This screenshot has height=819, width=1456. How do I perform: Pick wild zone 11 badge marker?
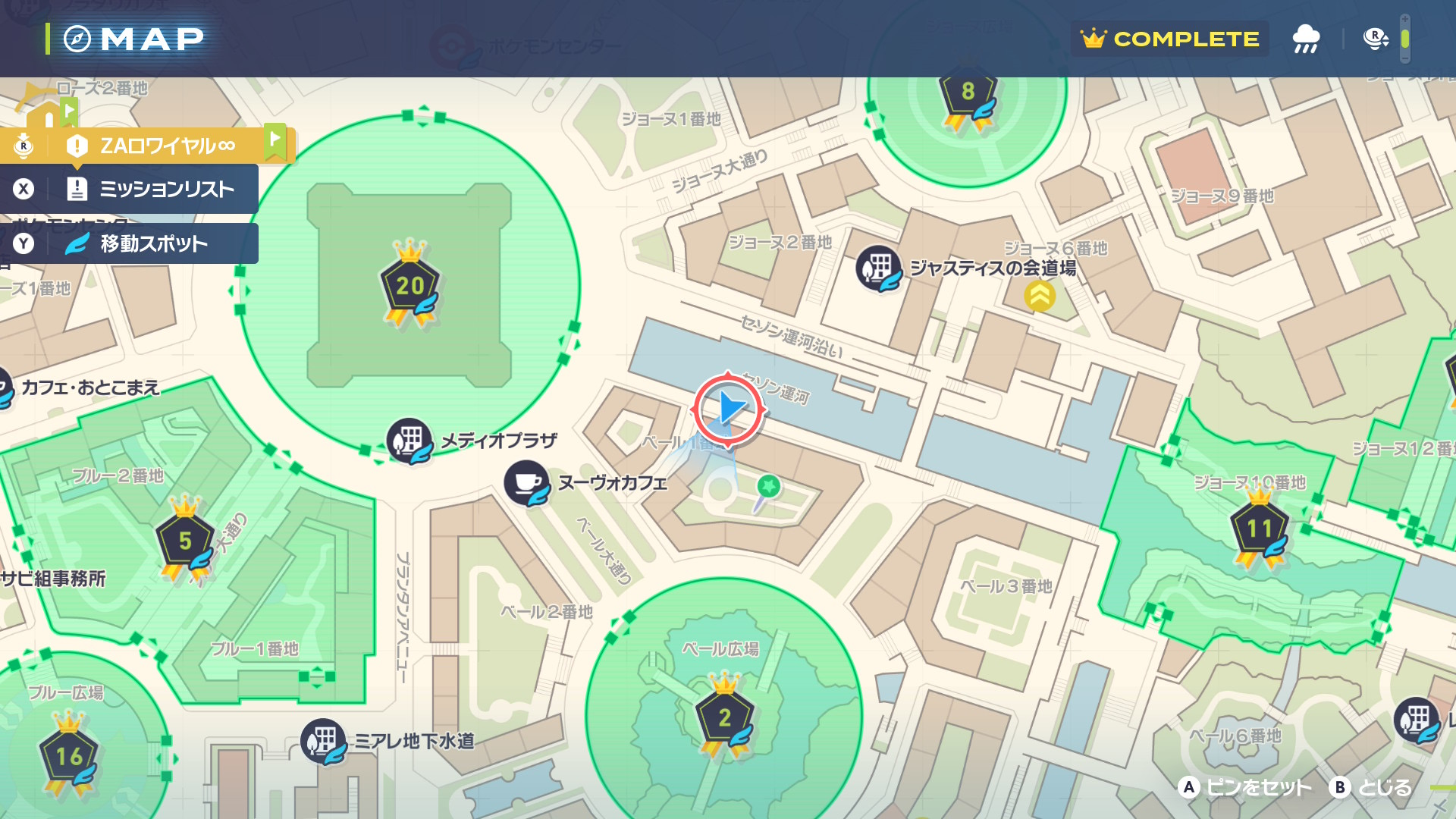(x=1259, y=529)
